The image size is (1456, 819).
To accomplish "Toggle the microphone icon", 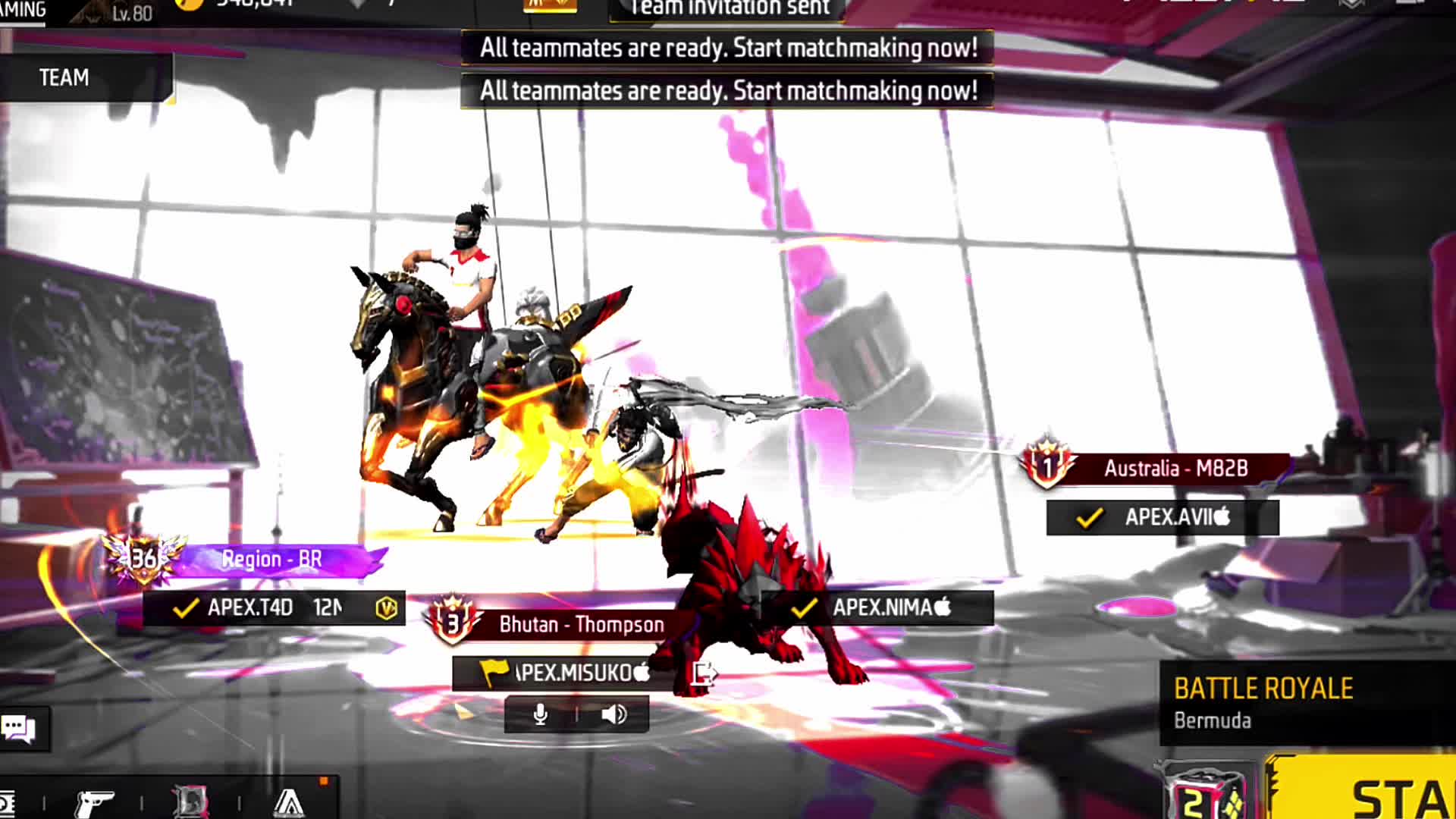I will [541, 714].
